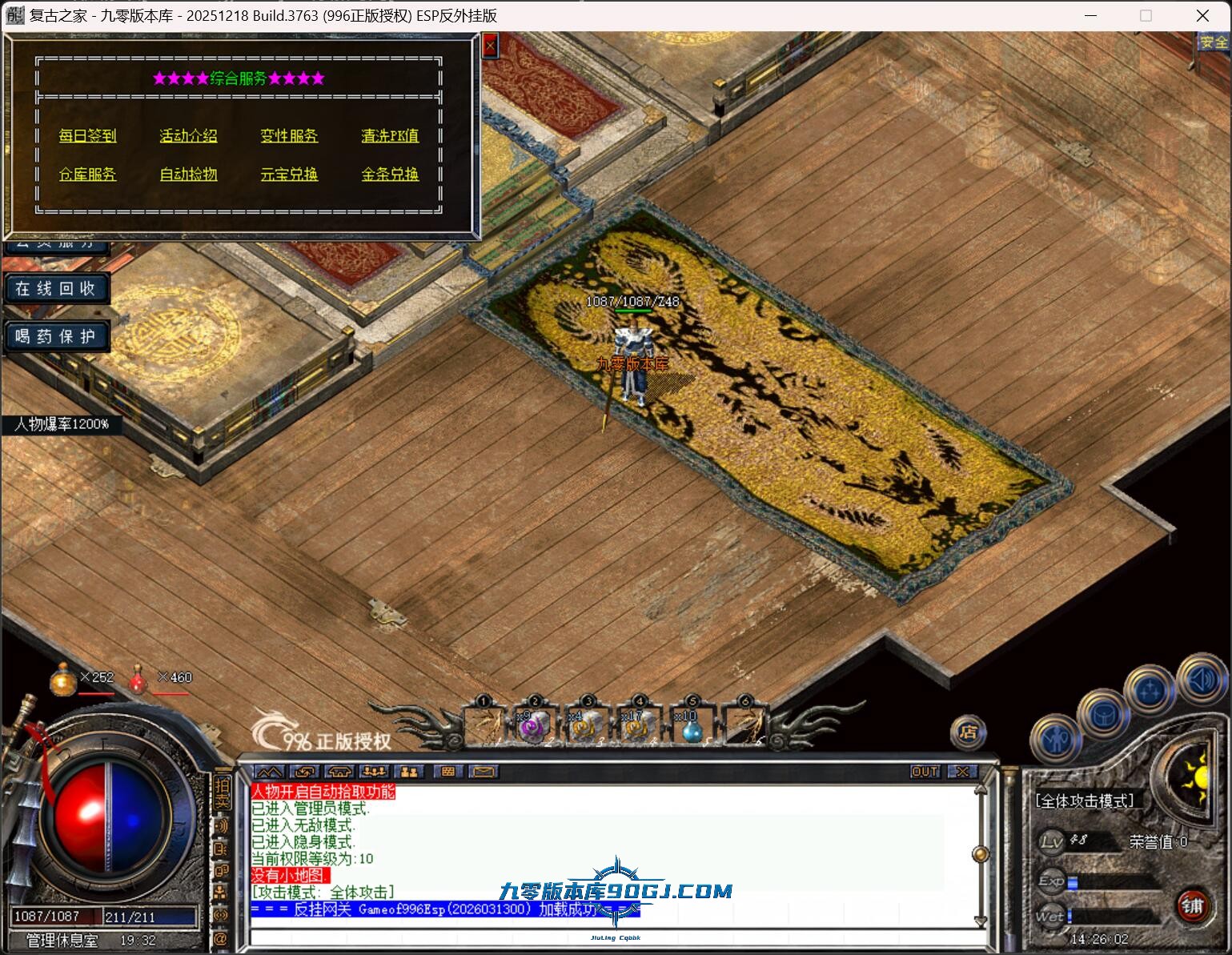Open 喝药保护 potion protection settings
The image size is (1232, 955).
56,336
